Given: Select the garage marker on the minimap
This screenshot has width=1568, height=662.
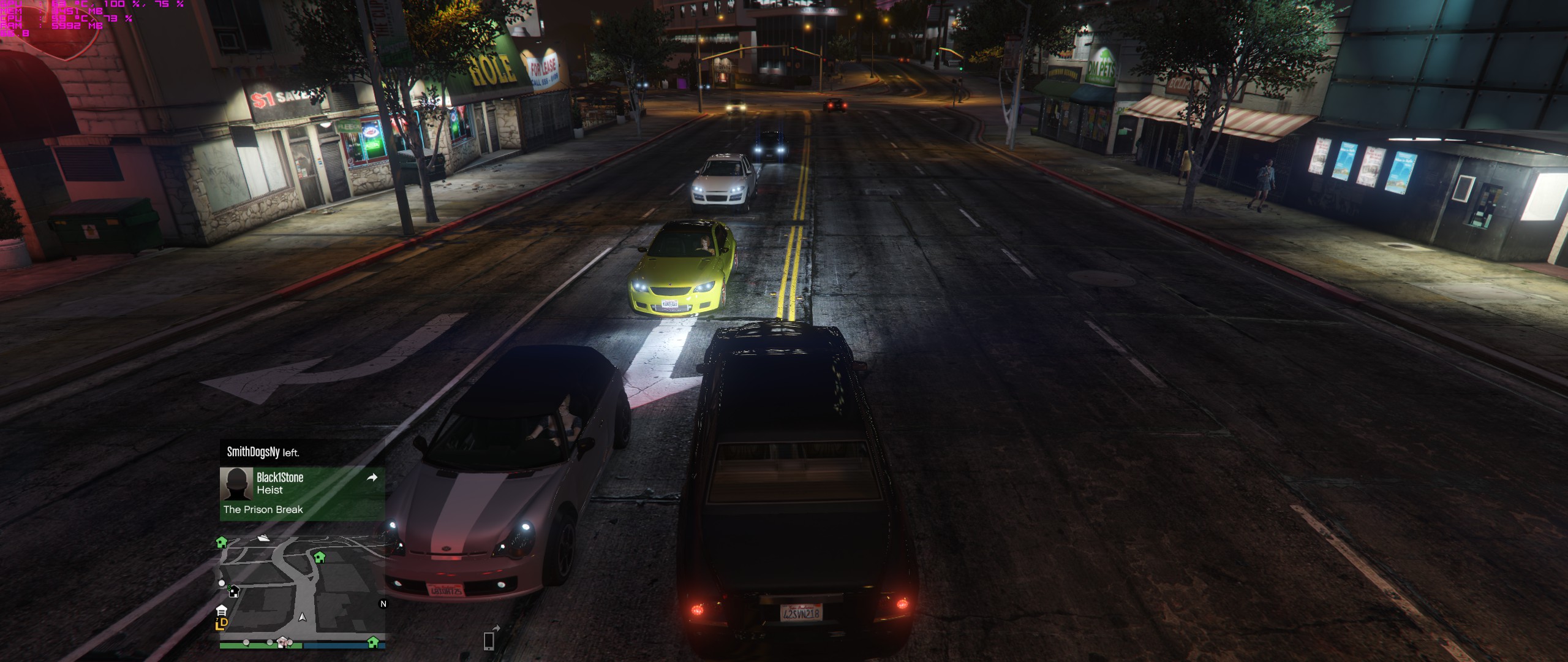Looking at the screenshot, I should point(222,610).
